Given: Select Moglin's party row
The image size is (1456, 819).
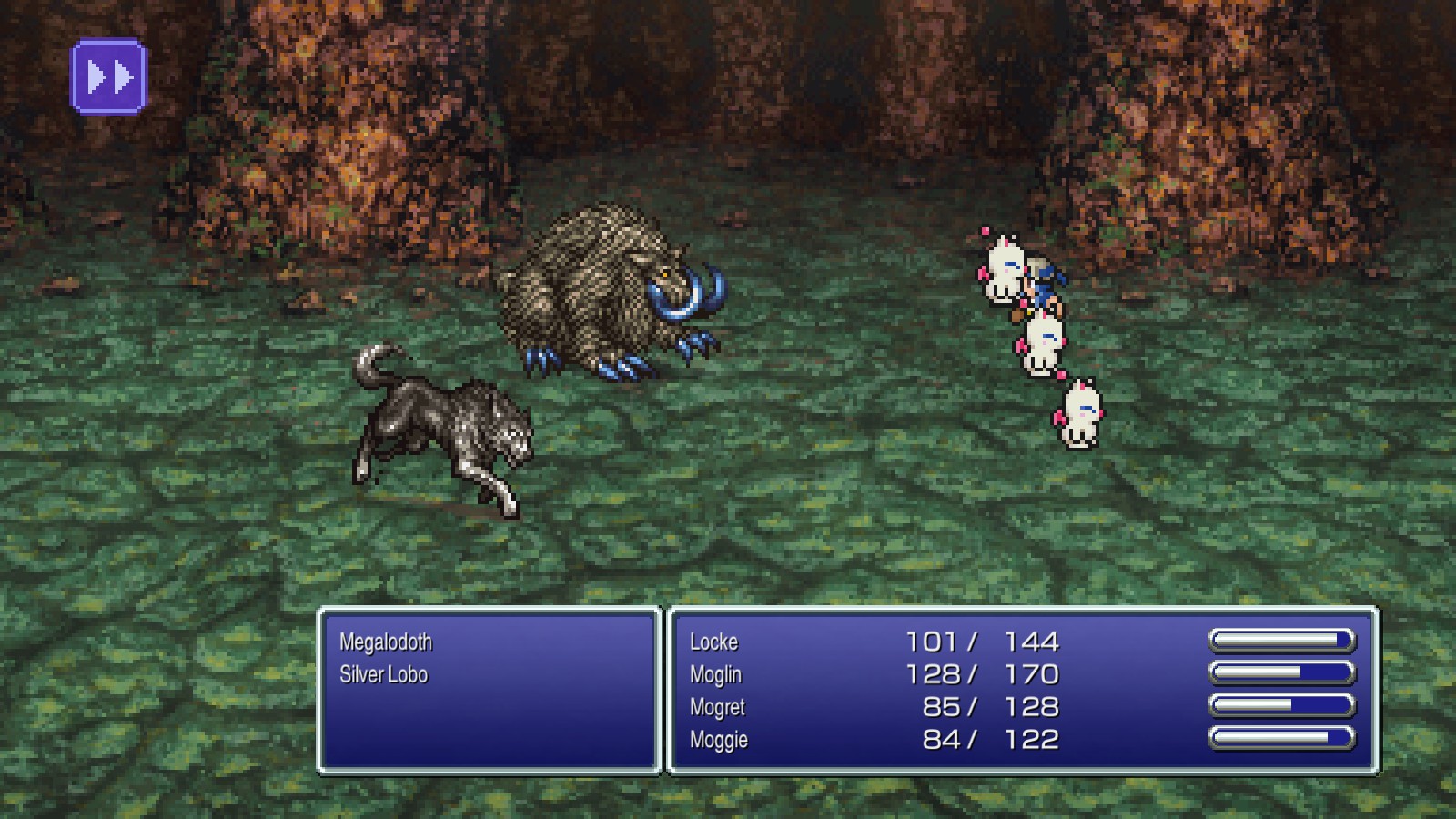Looking at the screenshot, I should point(716,675).
